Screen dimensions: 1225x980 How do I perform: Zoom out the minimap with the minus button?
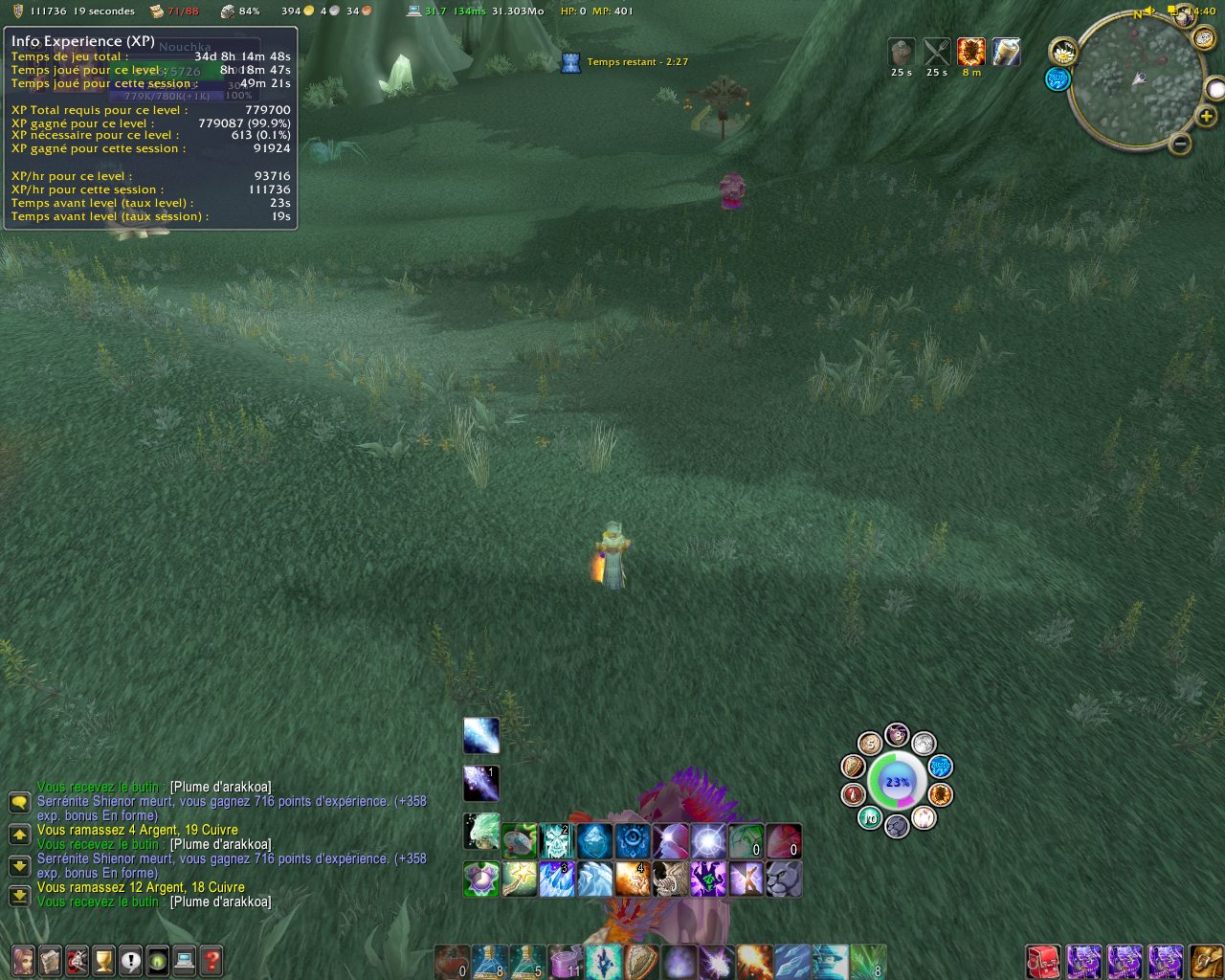[1180, 145]
